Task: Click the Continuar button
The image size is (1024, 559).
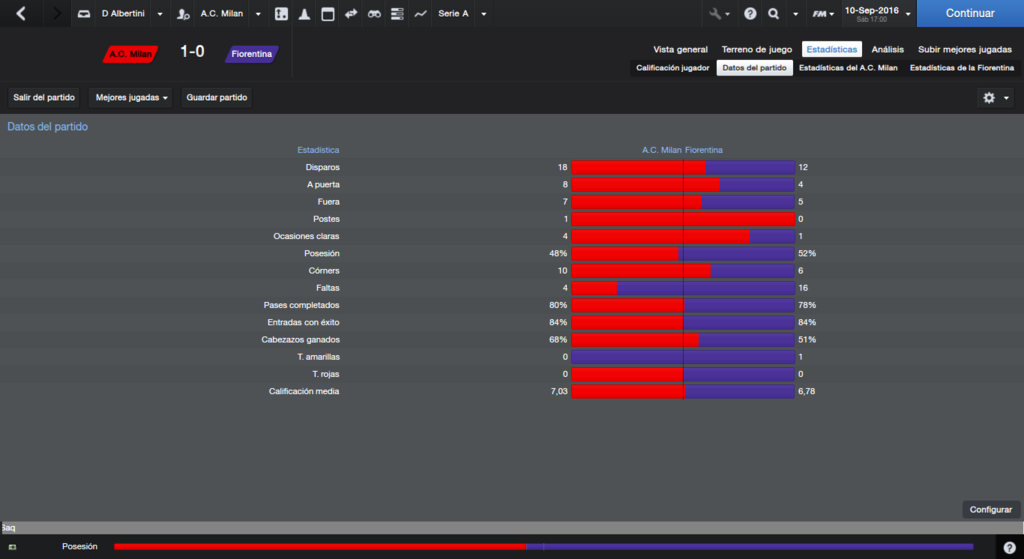Action: click(x=969, y=14)
